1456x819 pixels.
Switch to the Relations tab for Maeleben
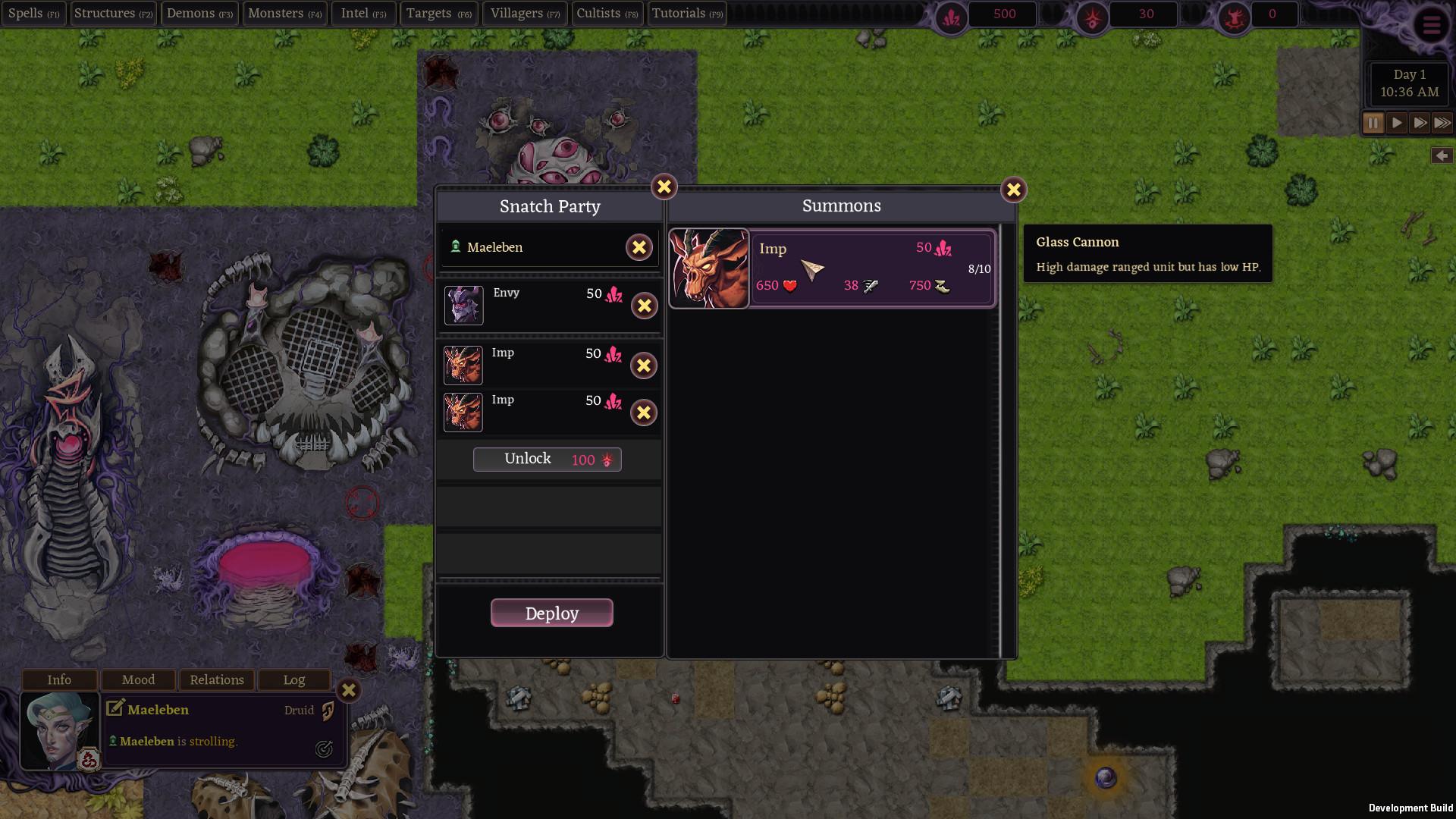pos(216,679)
